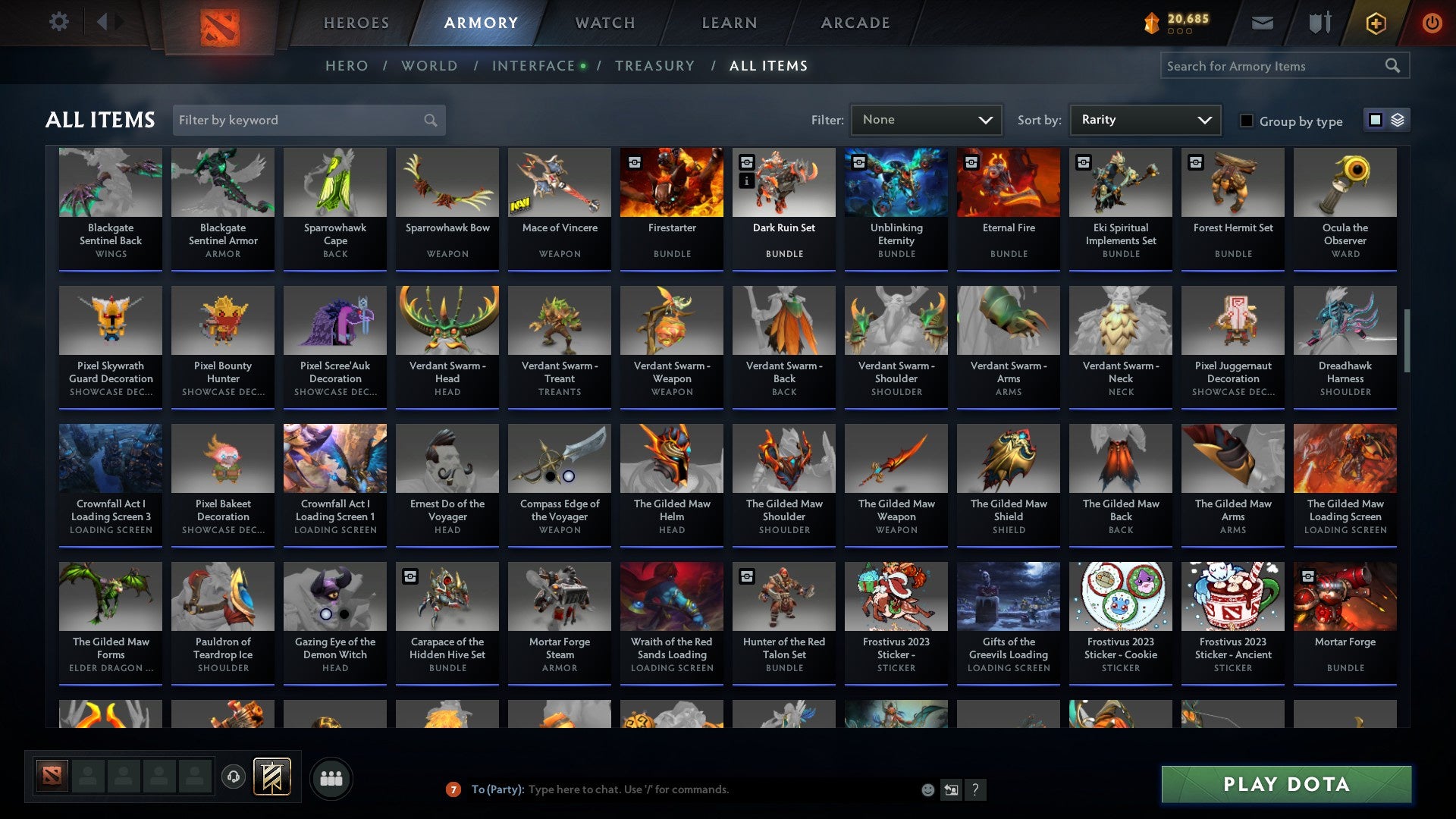Open the settings gear
The image size is (1456, 819).
(x=59, y=22)
